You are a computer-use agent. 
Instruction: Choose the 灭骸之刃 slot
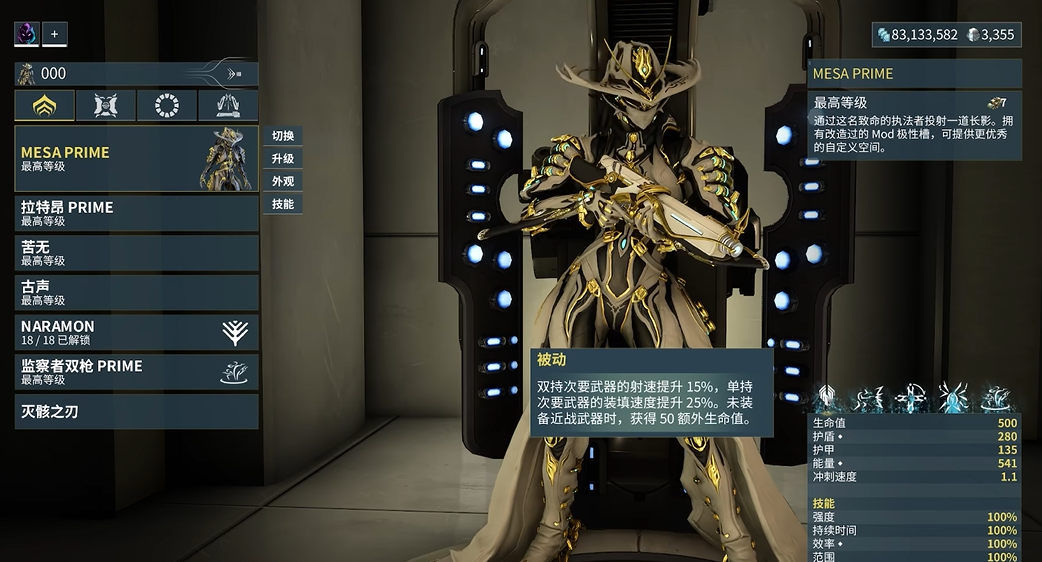coord(136,411)
